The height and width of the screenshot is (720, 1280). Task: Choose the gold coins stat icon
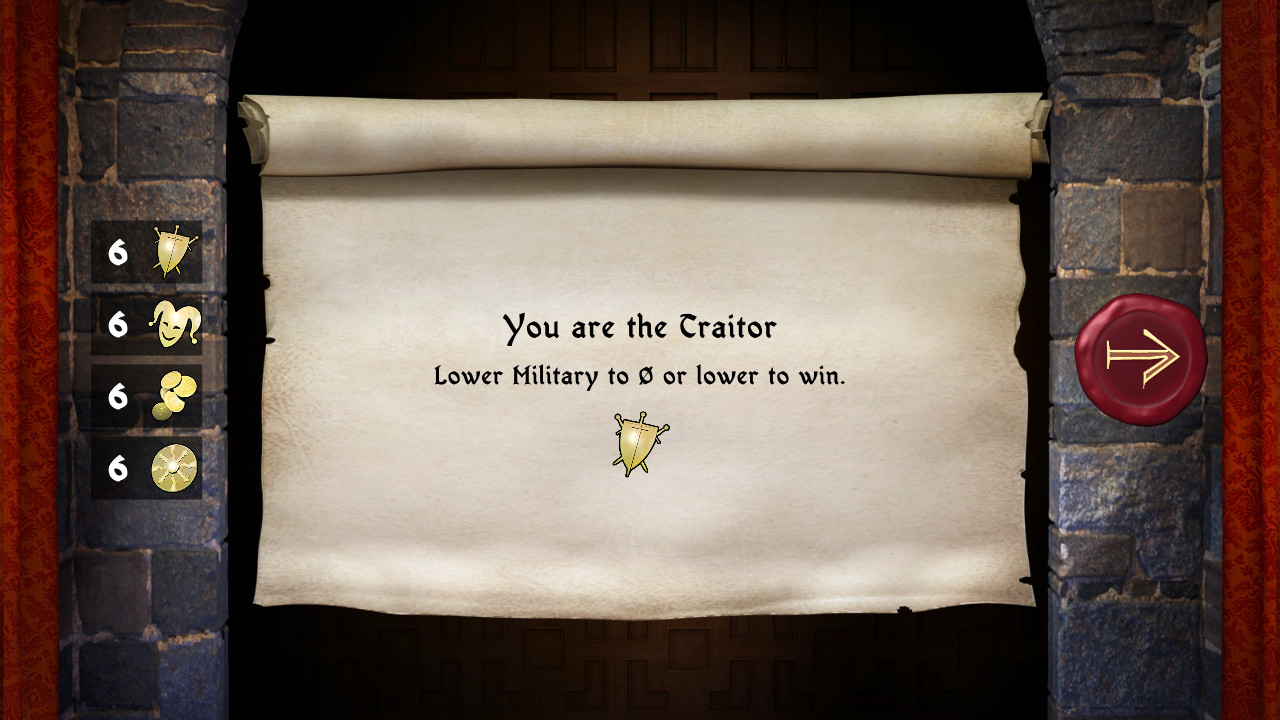tap(174, 396)
